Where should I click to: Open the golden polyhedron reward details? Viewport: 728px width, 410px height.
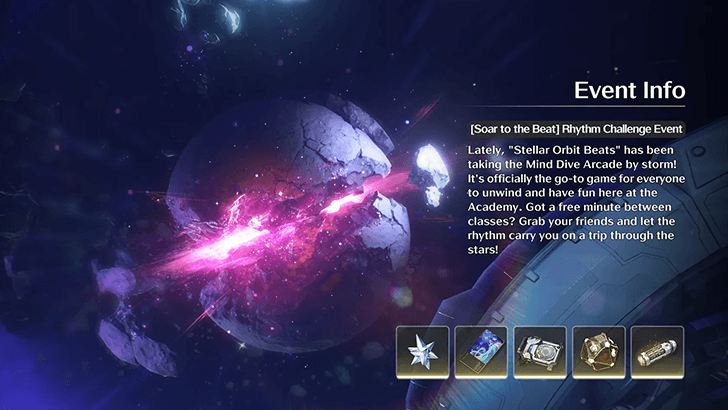[599, 353]
